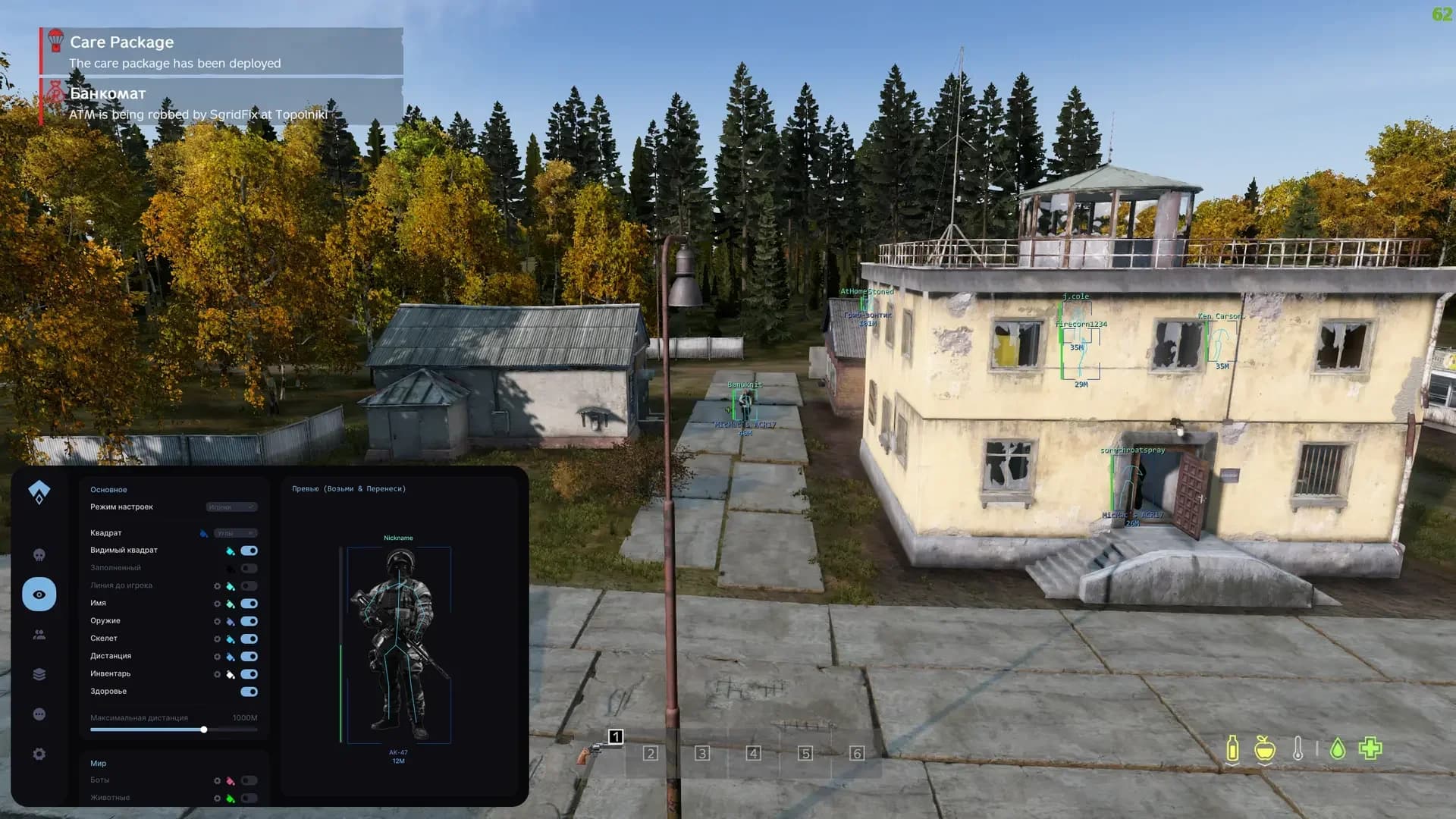The width and height of the screenshot is (1456, 819).
Task: Toggle Видимый квадрат on or off
Action: [250, 550]
